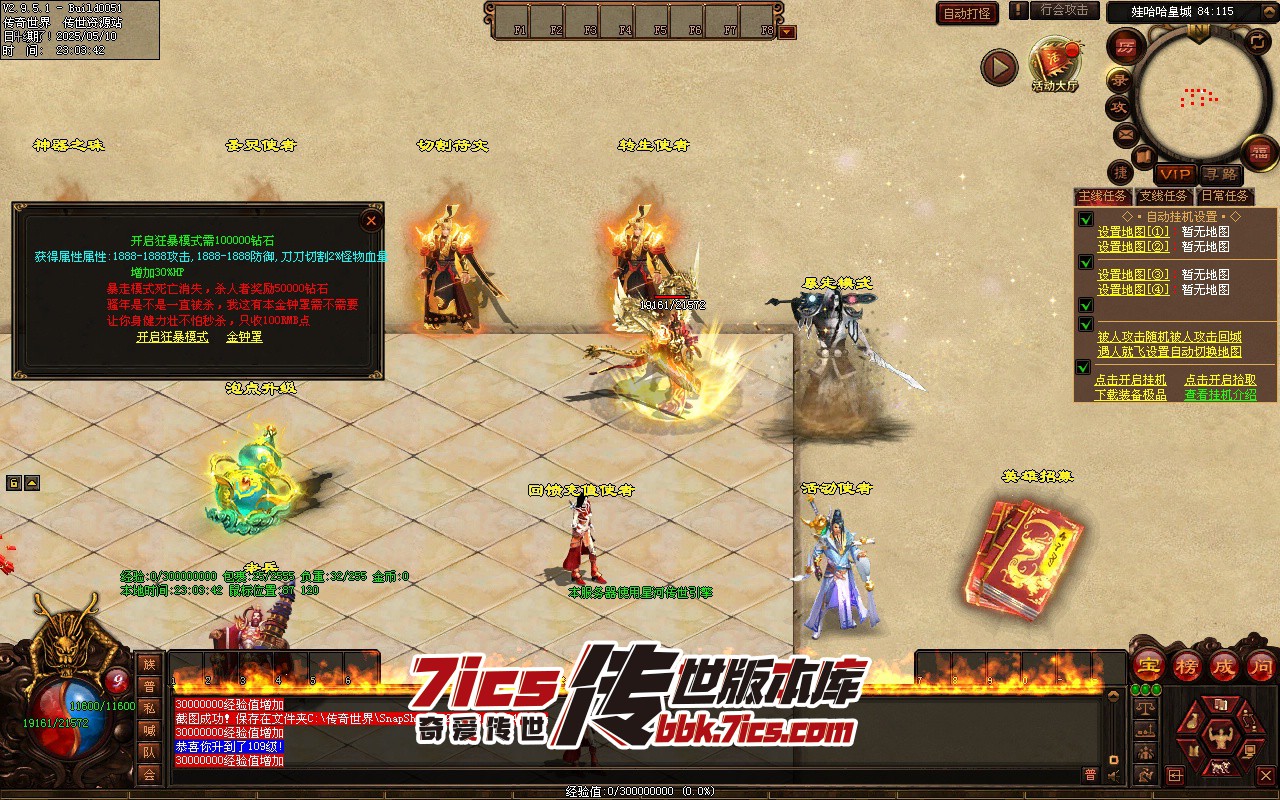Screen dimensions: 1280x800
Task: Open the 活动大厅 activity hall icon
Action: click(x=1055, y=63)
